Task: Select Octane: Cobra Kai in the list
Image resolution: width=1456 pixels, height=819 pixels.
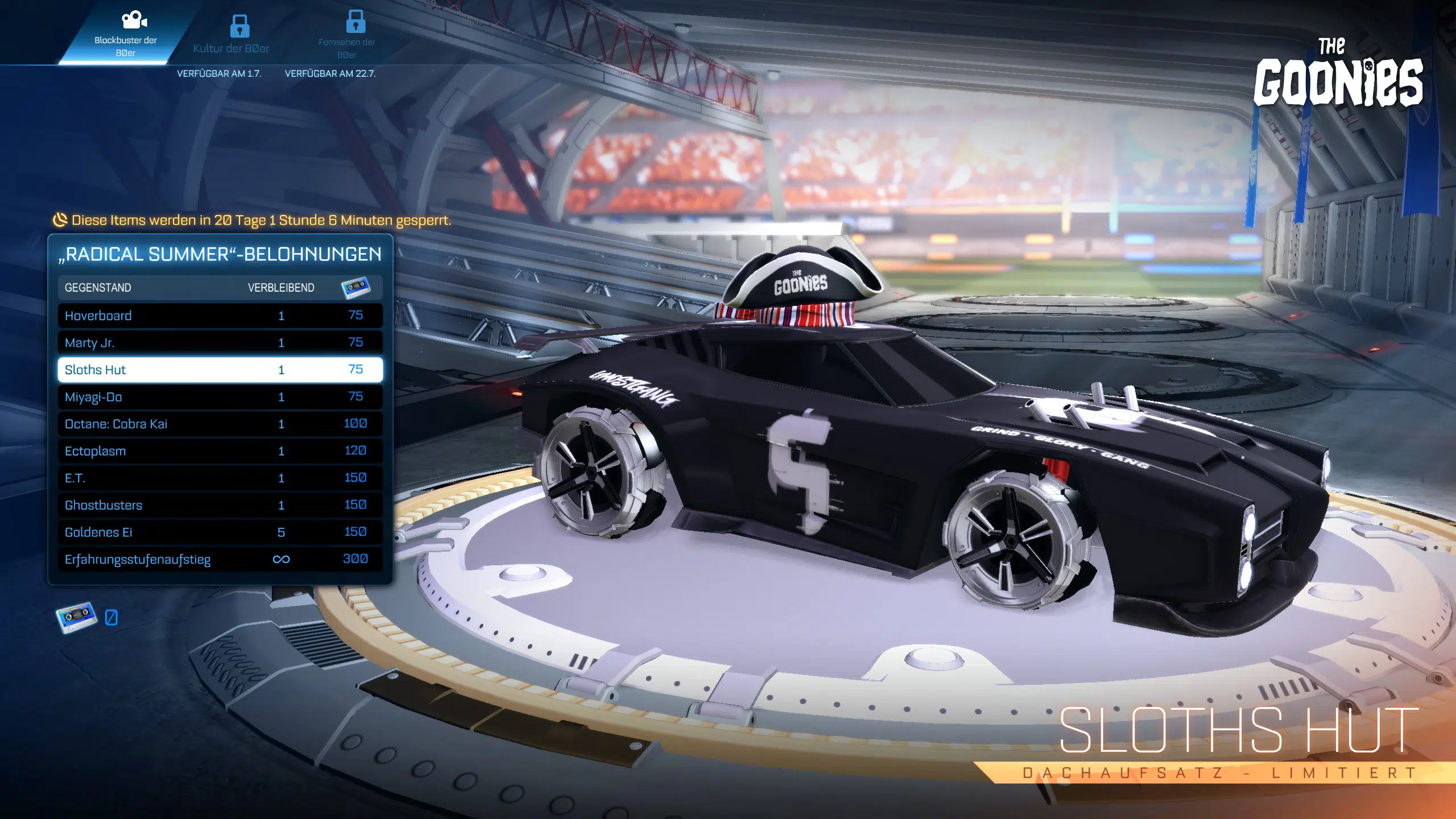Action: click(x=220, y=424)
